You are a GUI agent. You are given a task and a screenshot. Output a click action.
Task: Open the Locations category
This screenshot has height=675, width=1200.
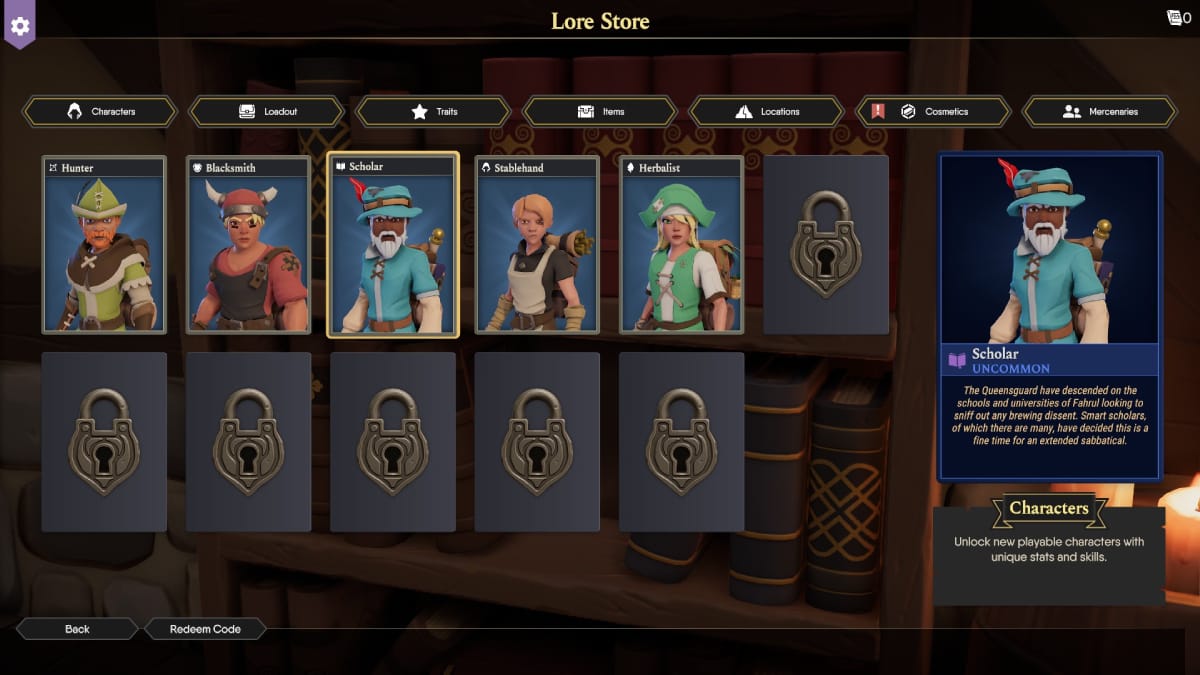768,112
